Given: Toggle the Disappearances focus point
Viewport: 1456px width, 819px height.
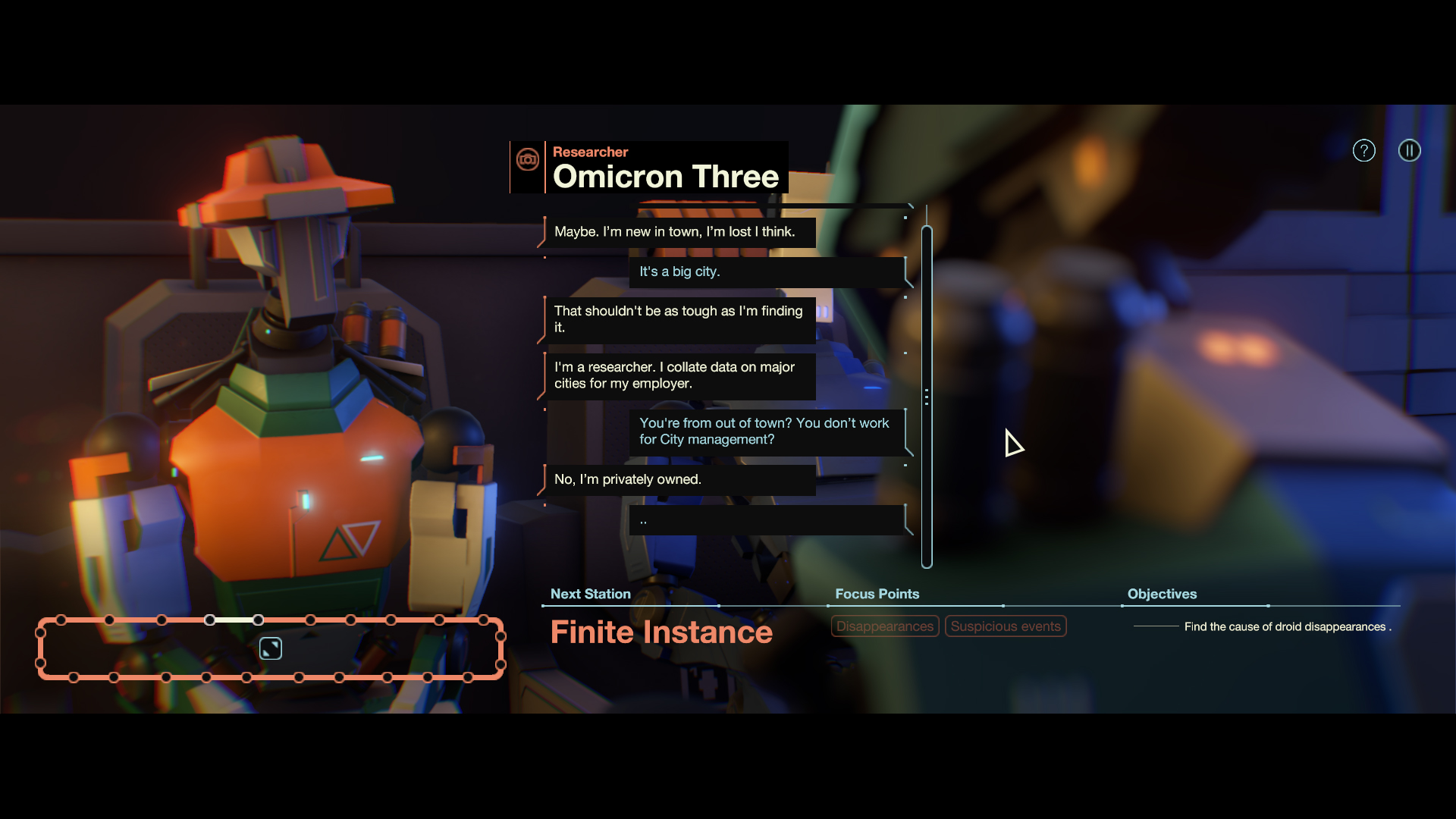Looking at the screenshot, I should click(x=884, y=626).
